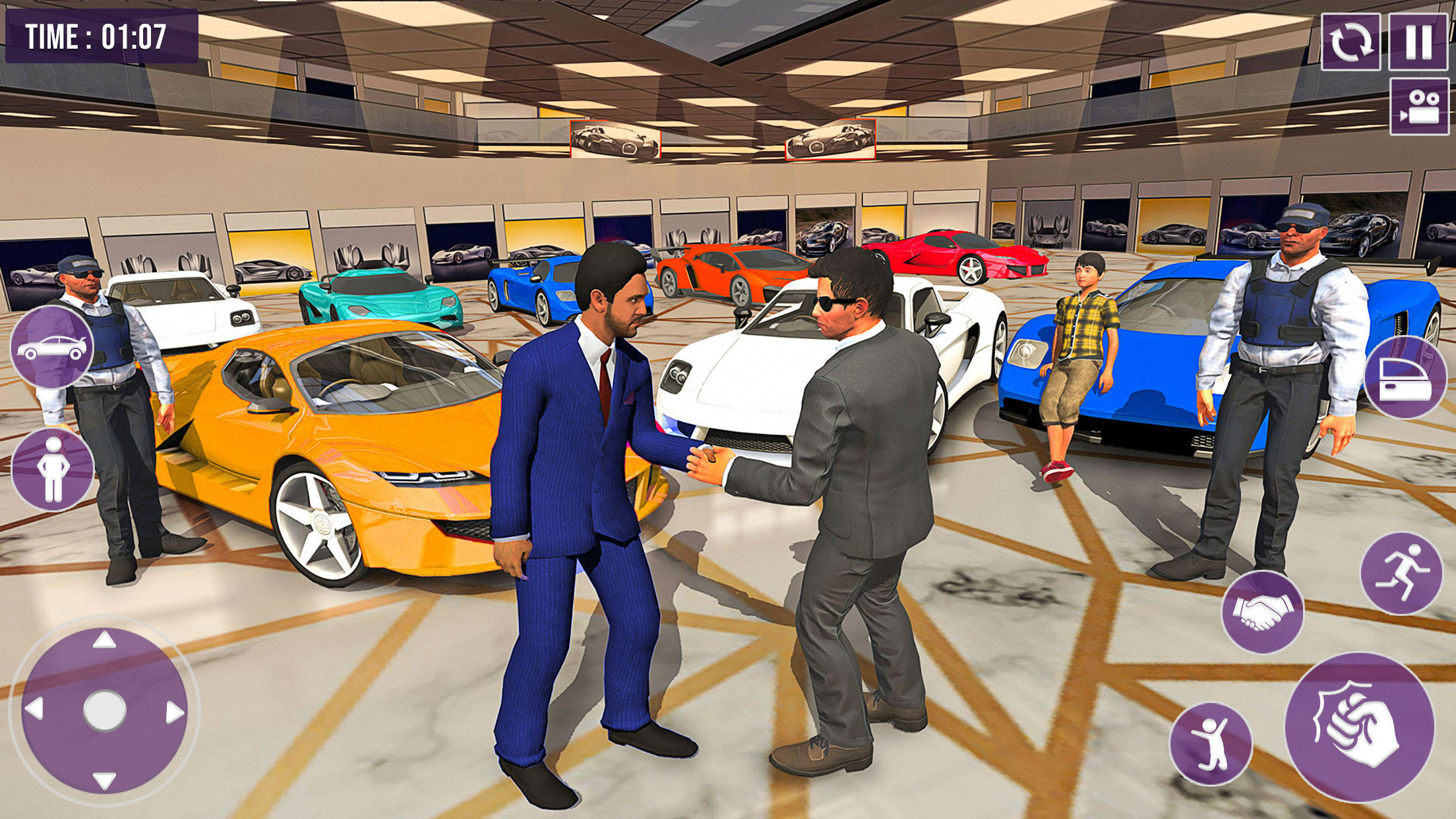Tap the pause icon in top corner

(x=1419, y=41)
